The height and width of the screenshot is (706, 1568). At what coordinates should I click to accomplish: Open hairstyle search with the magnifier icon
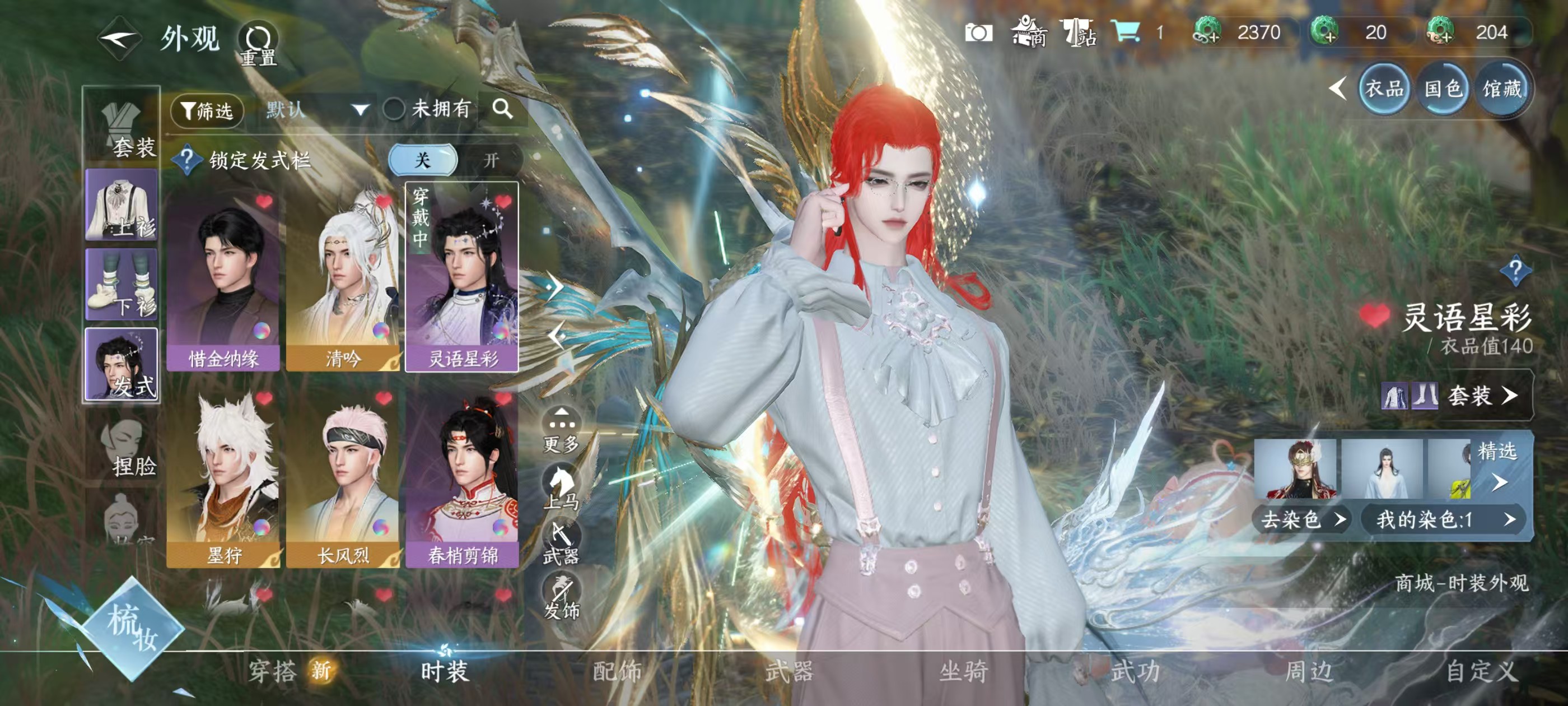(502, 110)
